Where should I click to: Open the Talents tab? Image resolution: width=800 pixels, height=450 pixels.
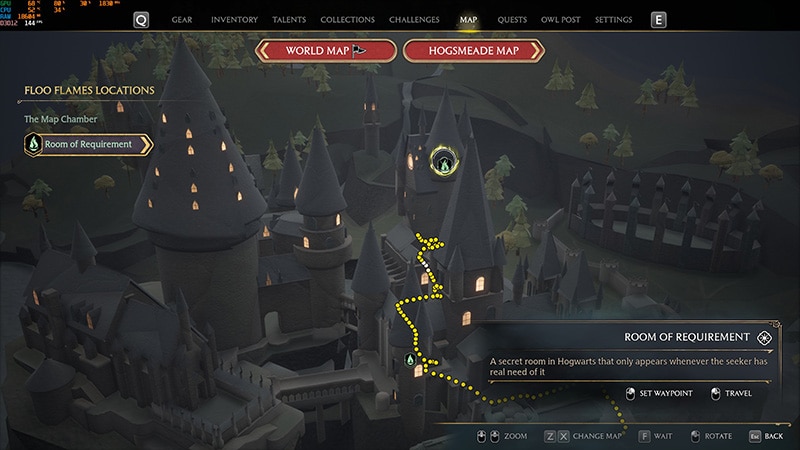coord(289,20)
